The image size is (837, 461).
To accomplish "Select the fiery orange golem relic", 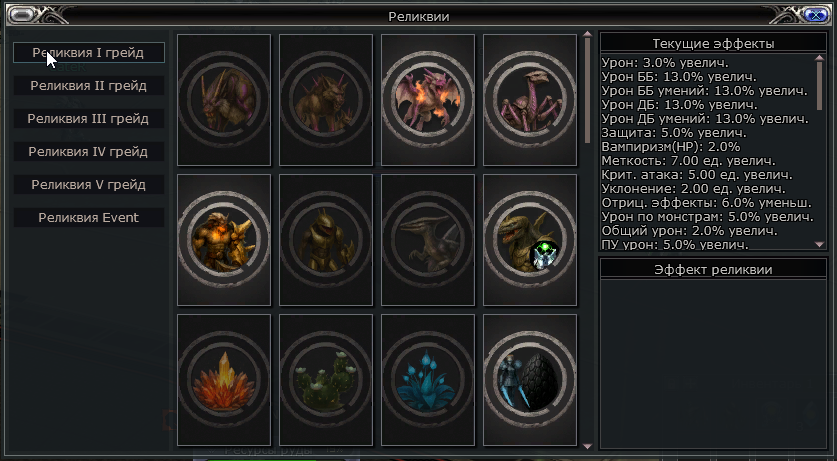I will coord(224,240).
